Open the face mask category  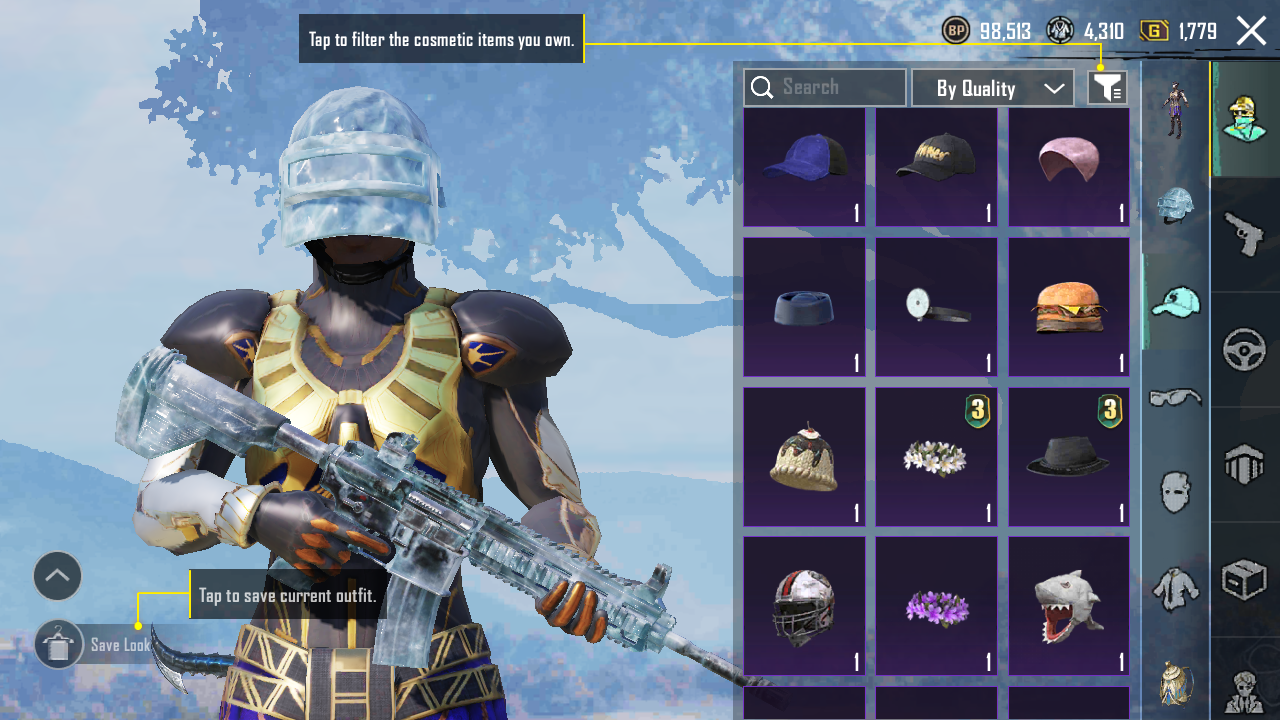coord(1175,492)
